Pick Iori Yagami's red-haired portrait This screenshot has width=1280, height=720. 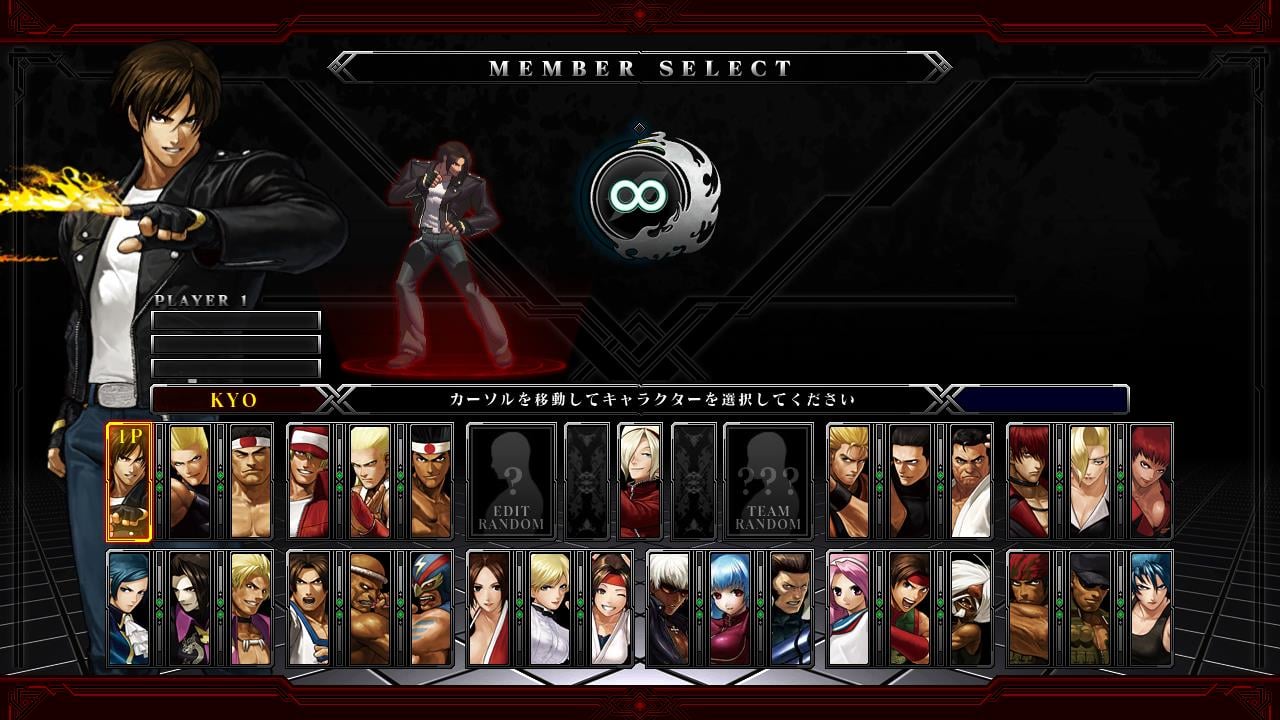click(1029, 481)
